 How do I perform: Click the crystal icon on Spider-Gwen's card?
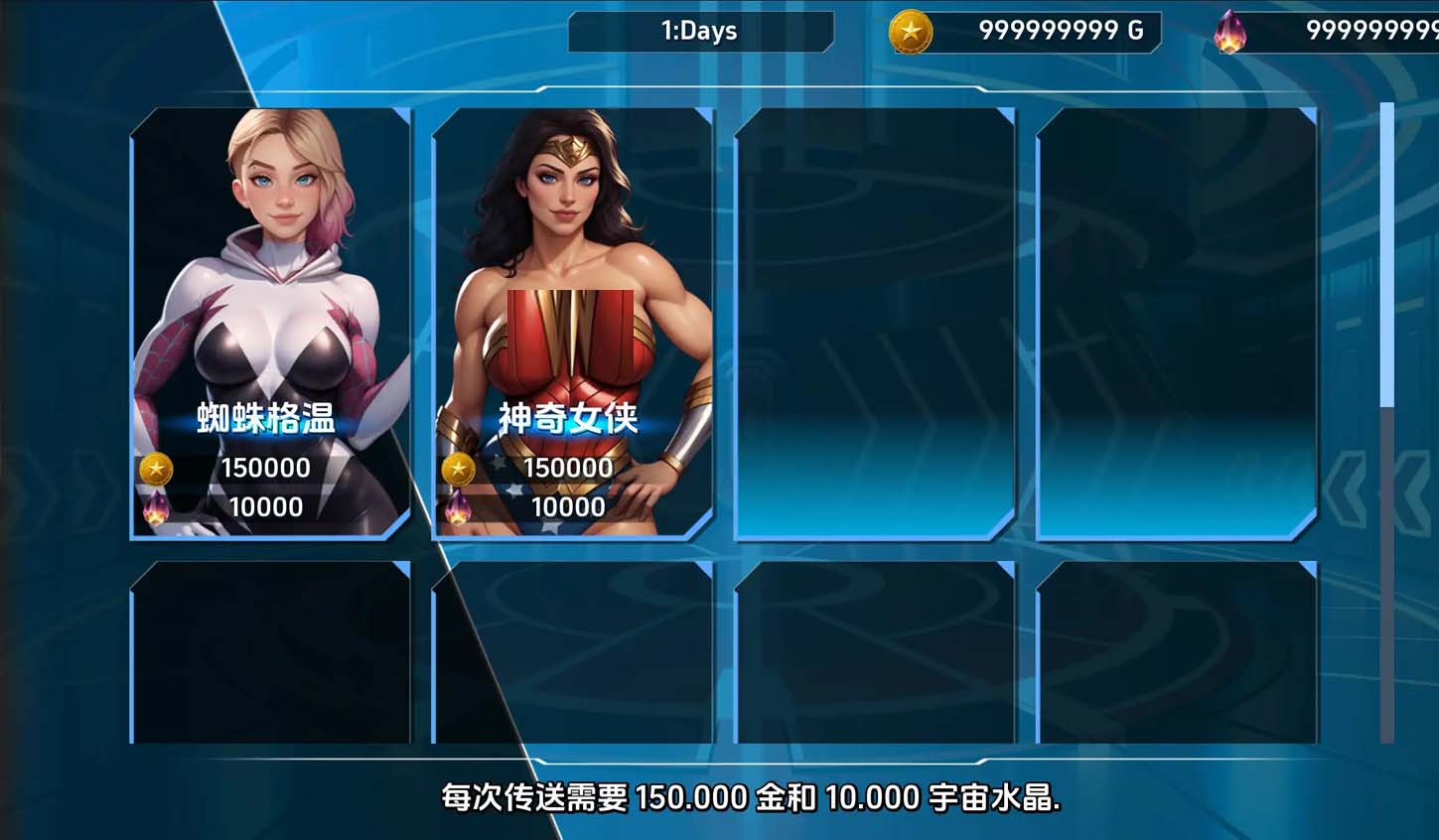tap(157, 506)
